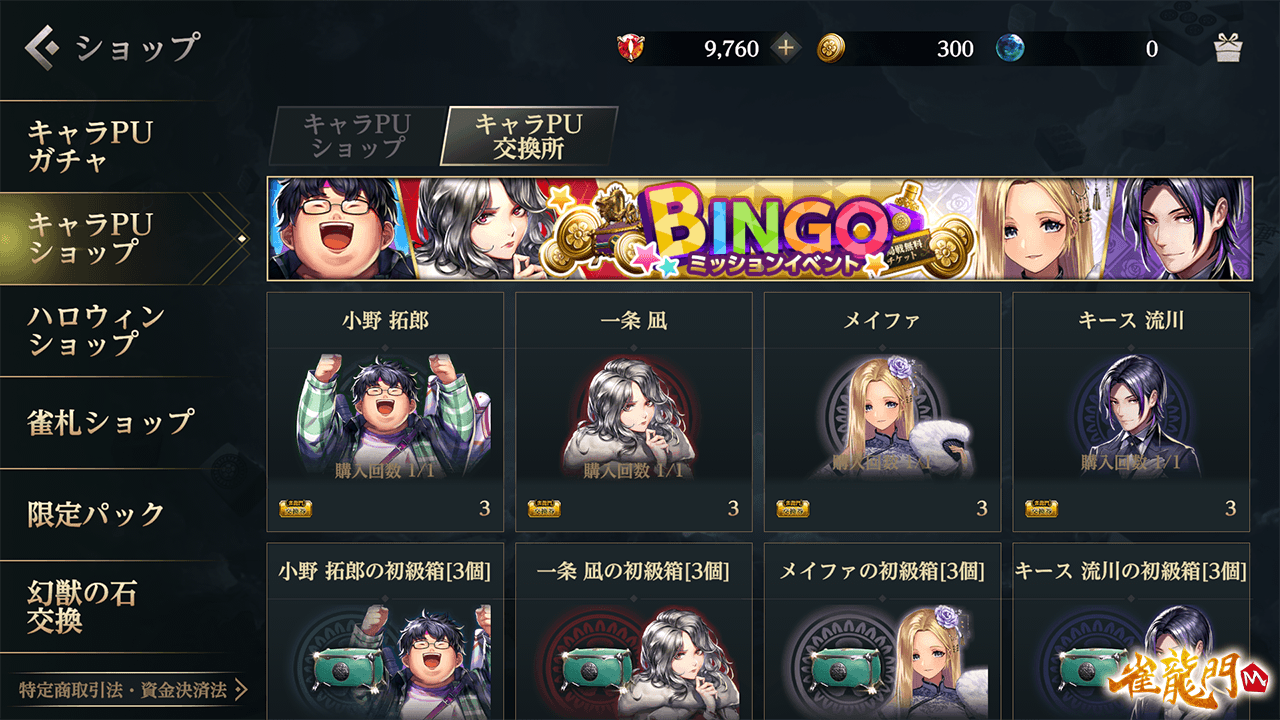This screenshot has width=1280, height=720.
Task: Add red gems with the plus button
Action: [786, 48]
